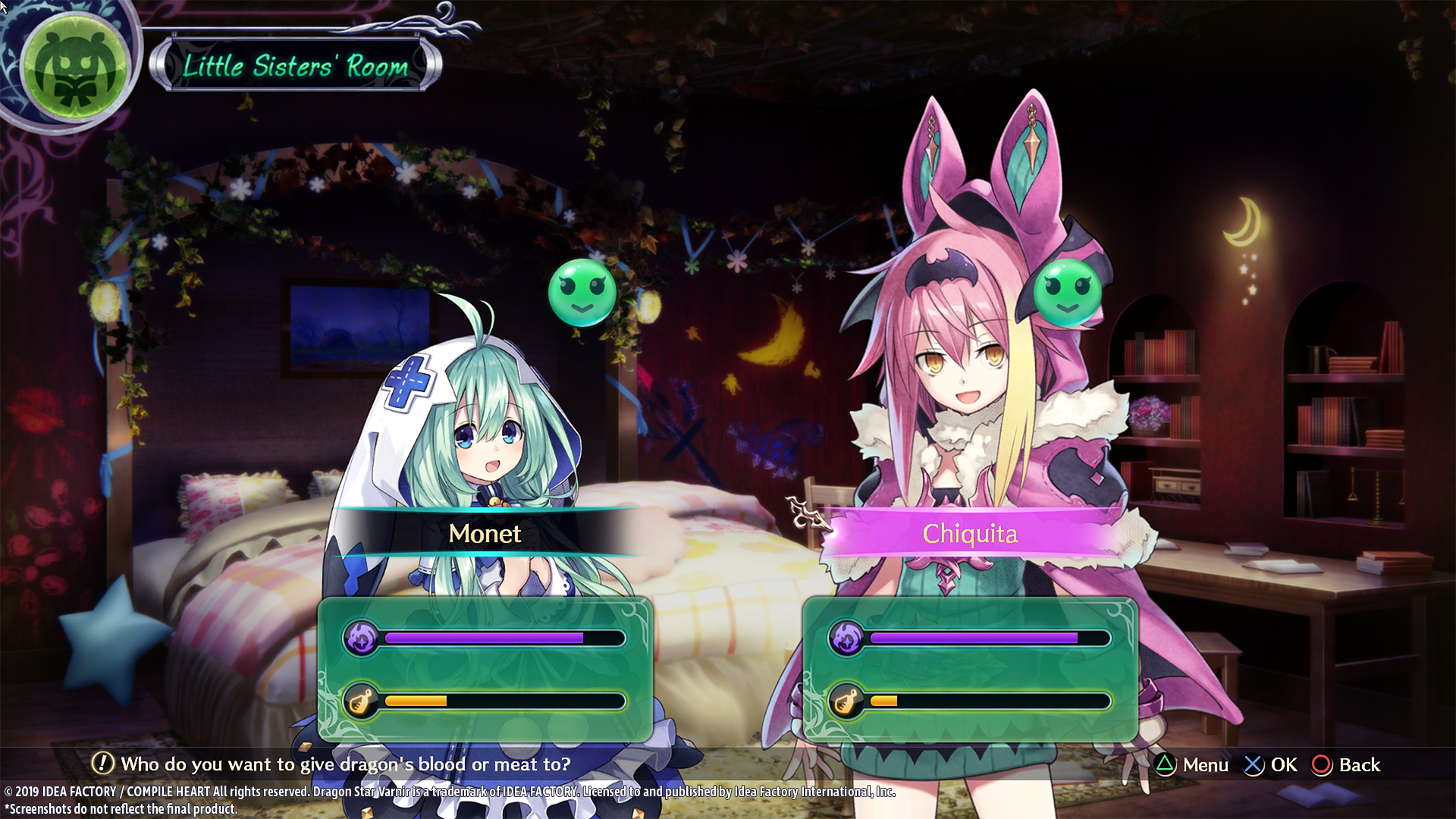
Task: Click the Little Sisters' Room emblem icon
Action: click(74, 68)
